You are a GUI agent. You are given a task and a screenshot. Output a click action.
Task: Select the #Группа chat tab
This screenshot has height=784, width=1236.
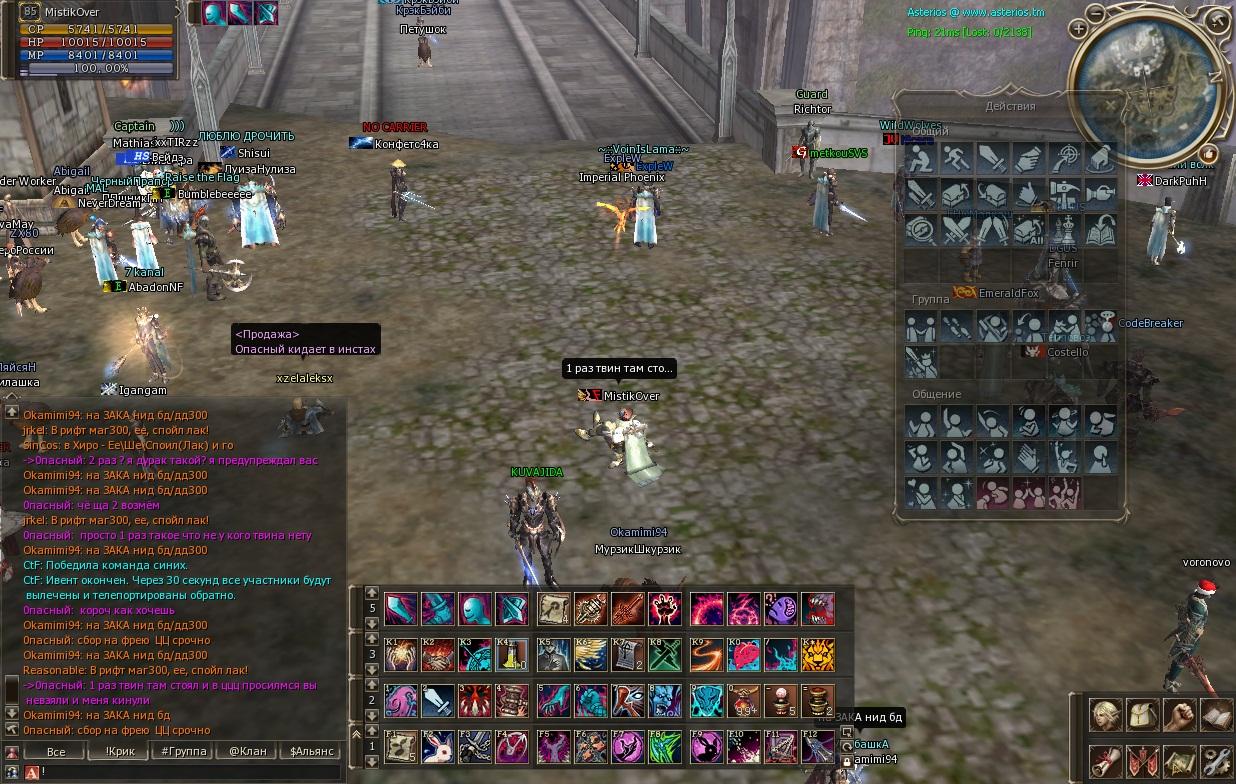click(183, 751)
